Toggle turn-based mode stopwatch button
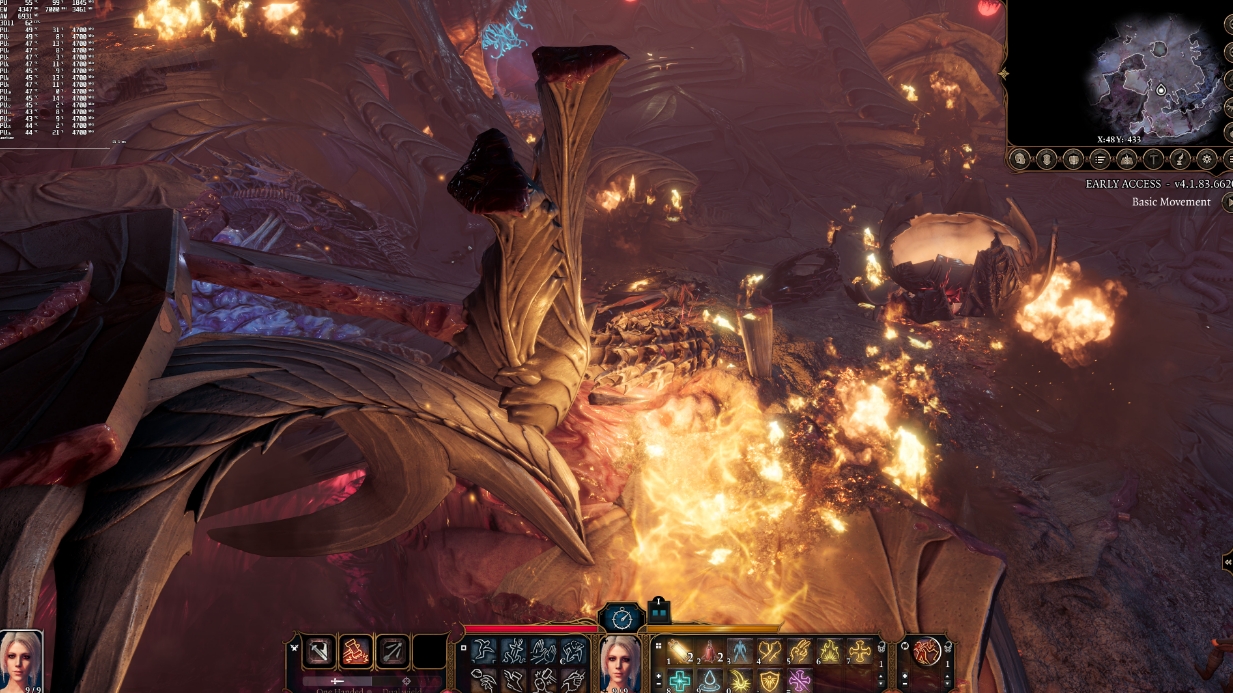 tap(620, 616)
